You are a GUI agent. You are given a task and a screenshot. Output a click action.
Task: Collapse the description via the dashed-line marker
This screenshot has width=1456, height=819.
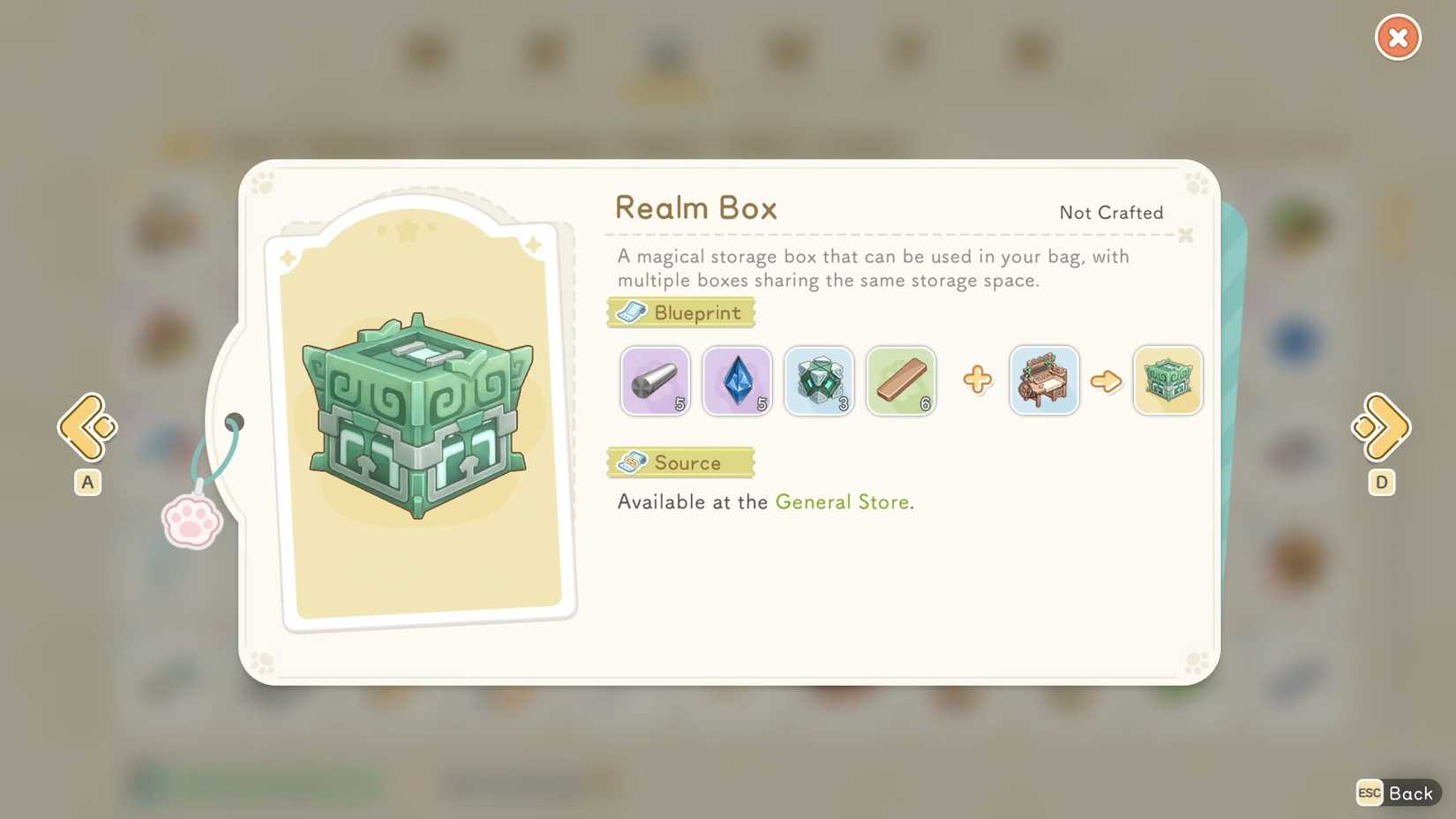pyautogui.click(x=1185, y=236)
